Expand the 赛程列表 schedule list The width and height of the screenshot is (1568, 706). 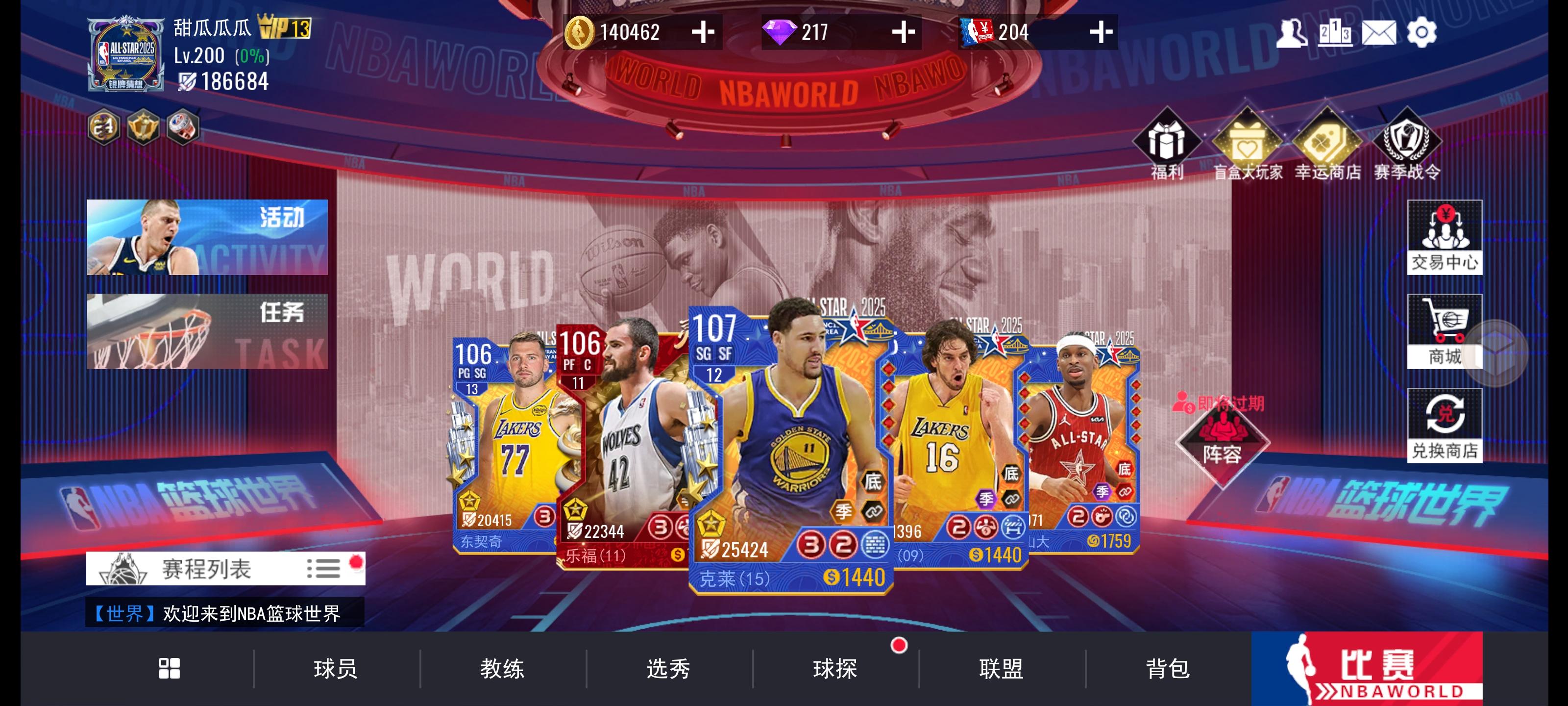click(x=225, y=568)
